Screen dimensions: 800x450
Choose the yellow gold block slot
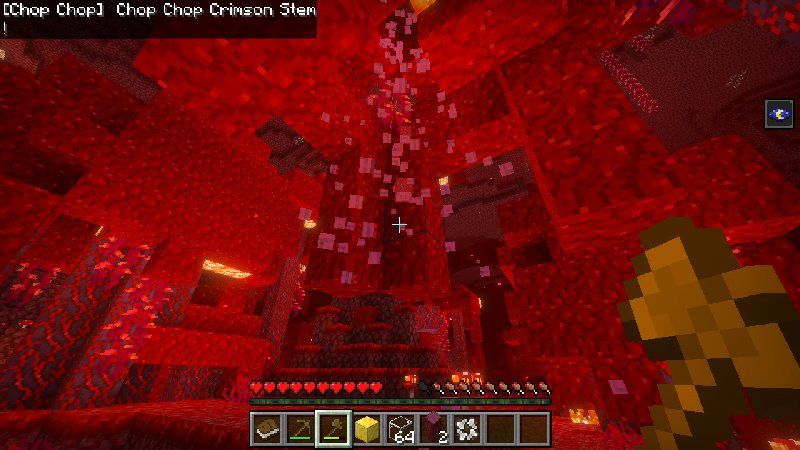click(x=367, y=428)
